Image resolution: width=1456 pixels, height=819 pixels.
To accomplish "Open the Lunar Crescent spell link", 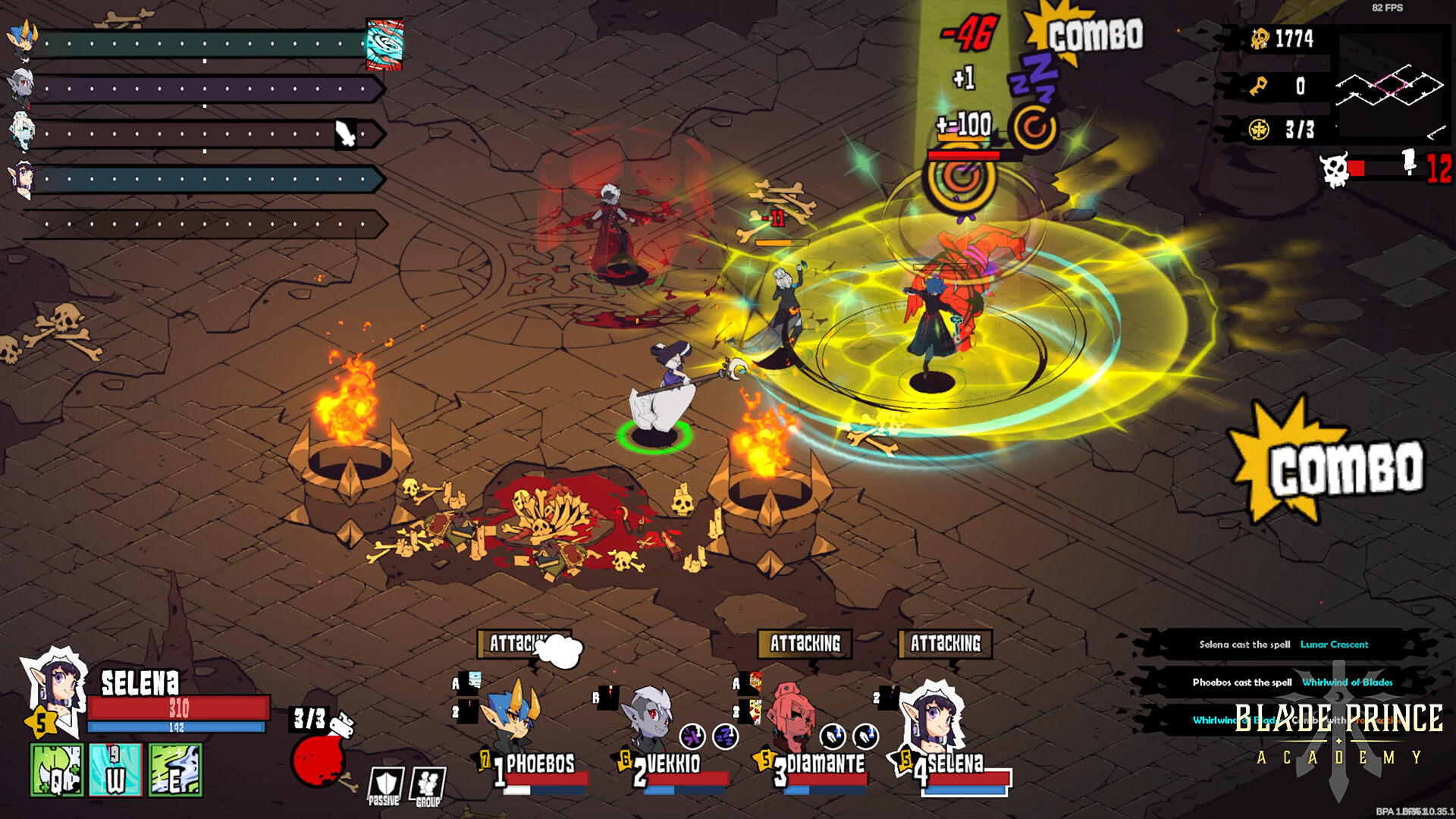I will pyautogui.click(x=1335, y=645).
